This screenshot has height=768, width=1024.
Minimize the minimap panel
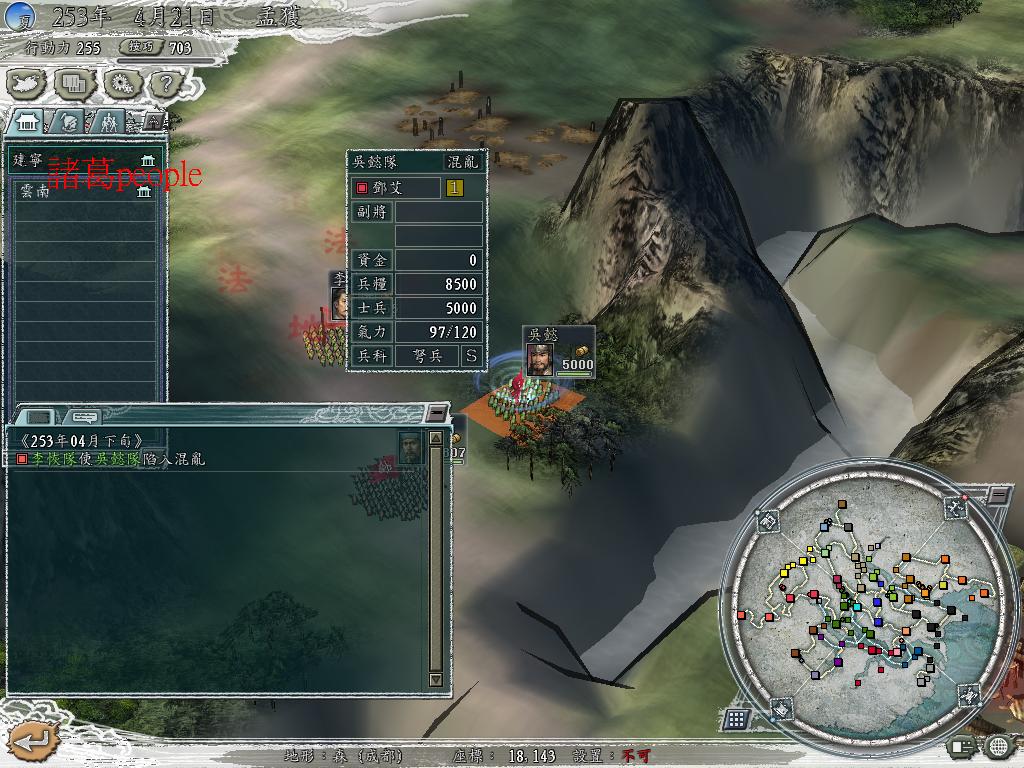[999, 495]
